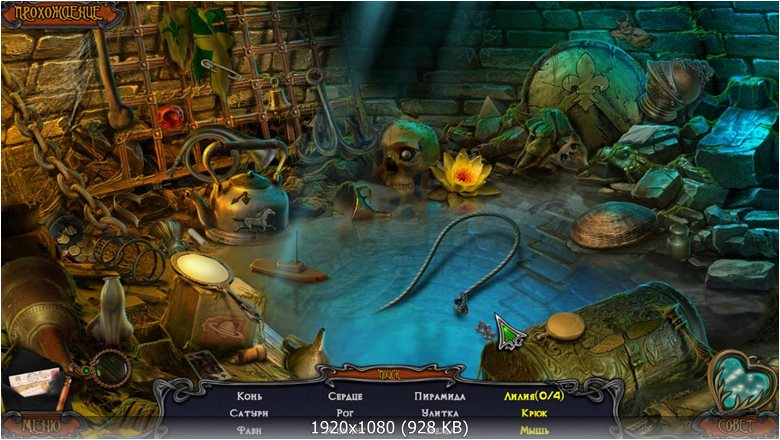This screenshot has height=440, width=780.
Task: Select the word Крюк in the list
Action: coord(533,412)
